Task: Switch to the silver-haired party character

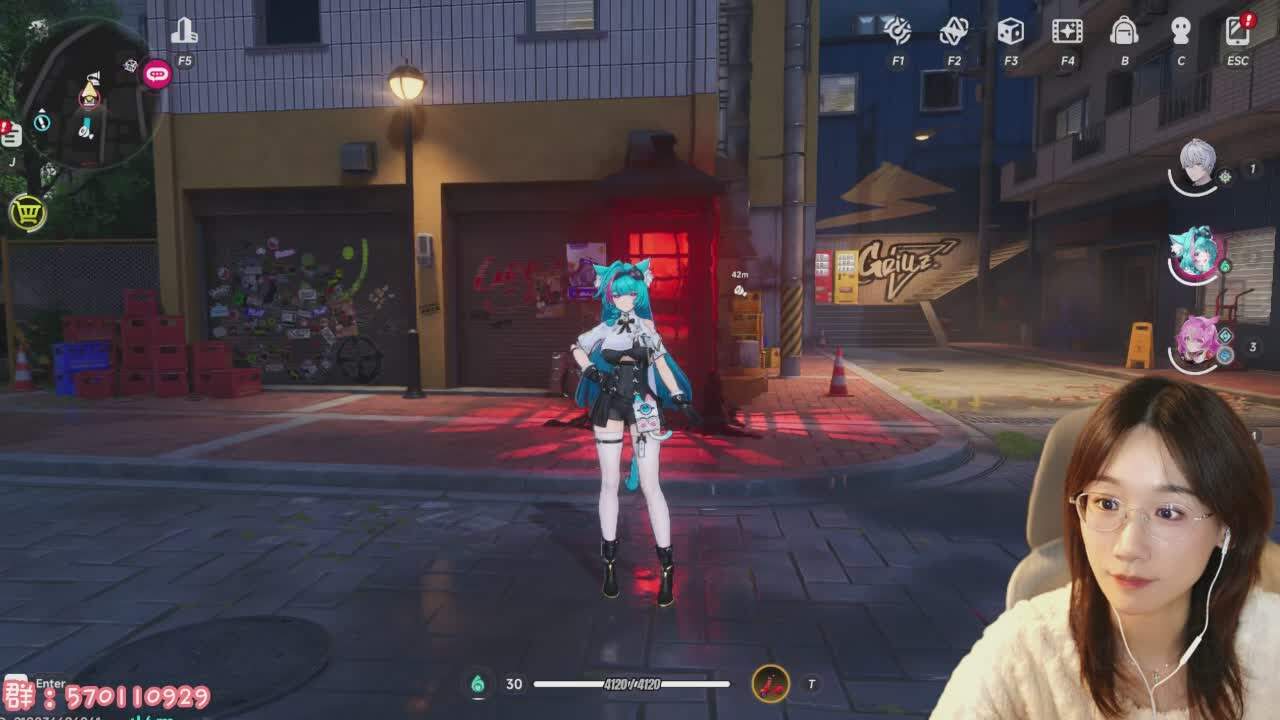Action: pos(1197,166)
